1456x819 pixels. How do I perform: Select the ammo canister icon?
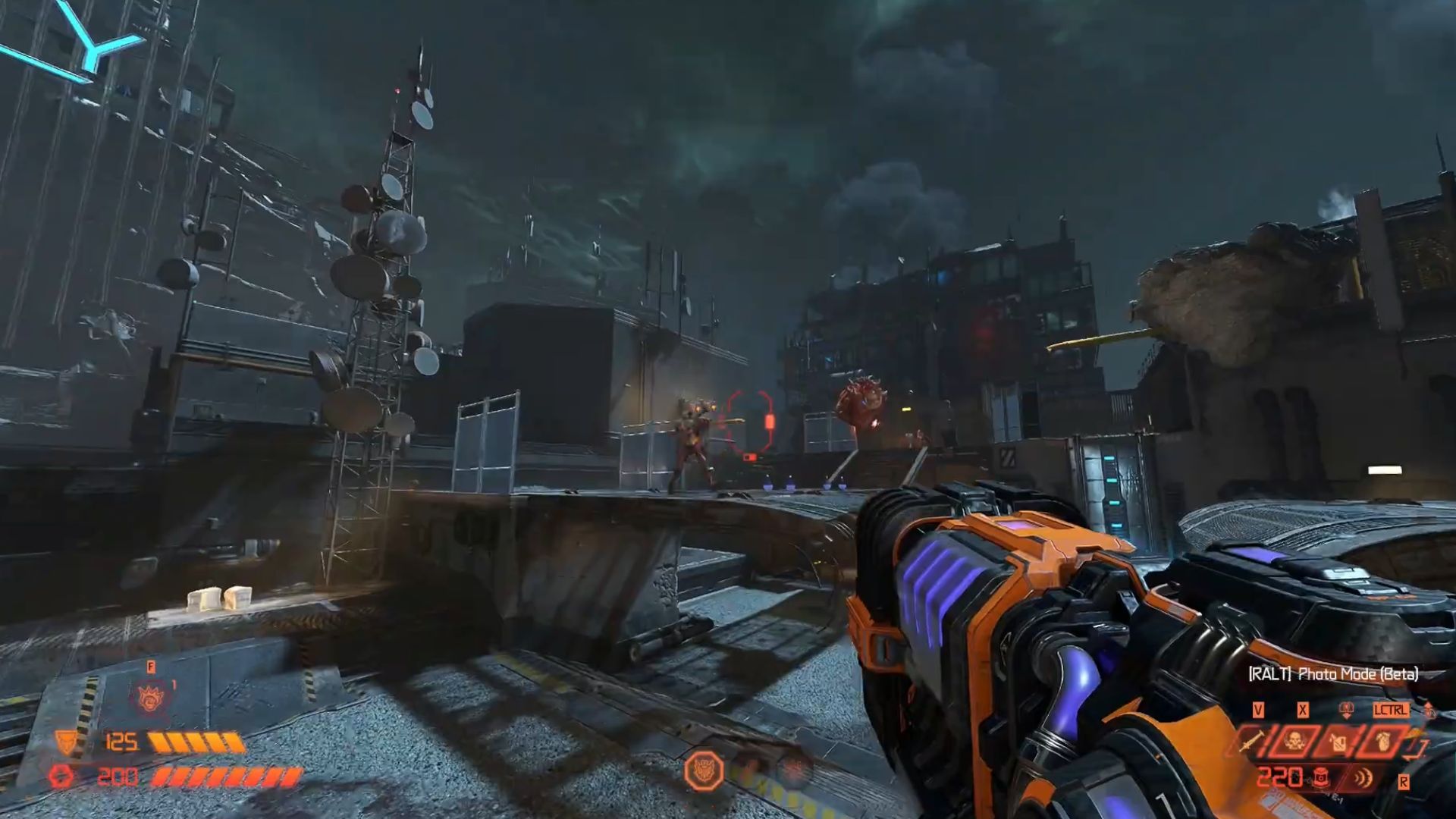click(1319, 777)
